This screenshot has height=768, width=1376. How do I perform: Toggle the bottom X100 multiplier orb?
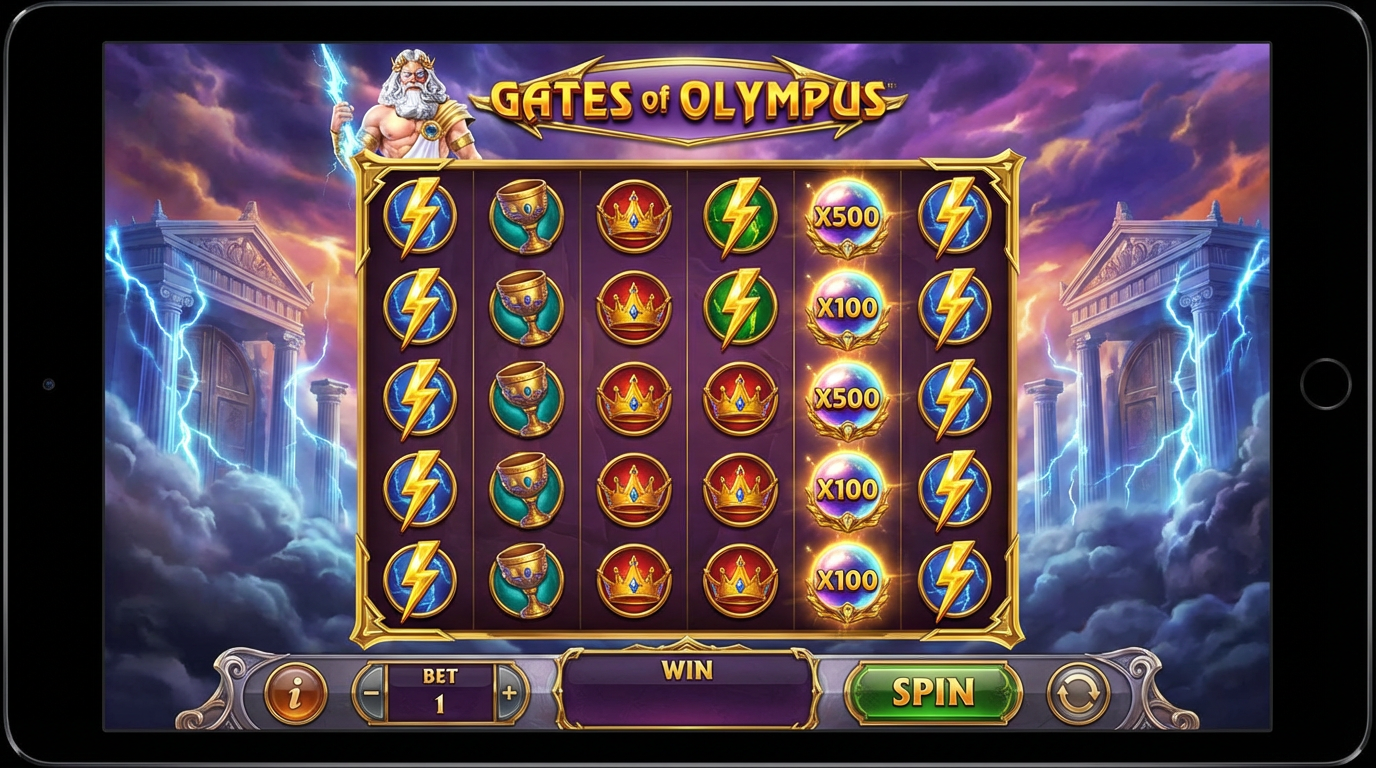845,578
